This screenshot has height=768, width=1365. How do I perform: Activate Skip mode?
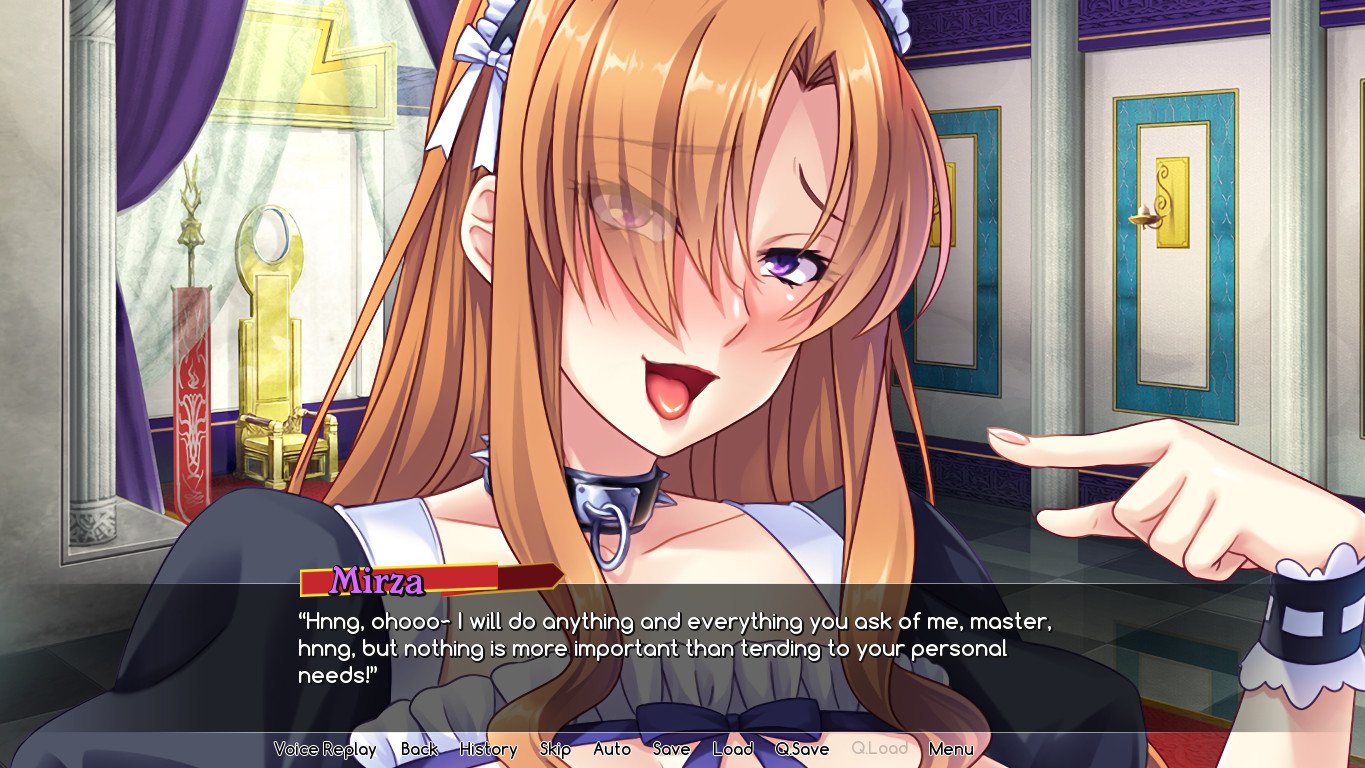coord(554,749)
